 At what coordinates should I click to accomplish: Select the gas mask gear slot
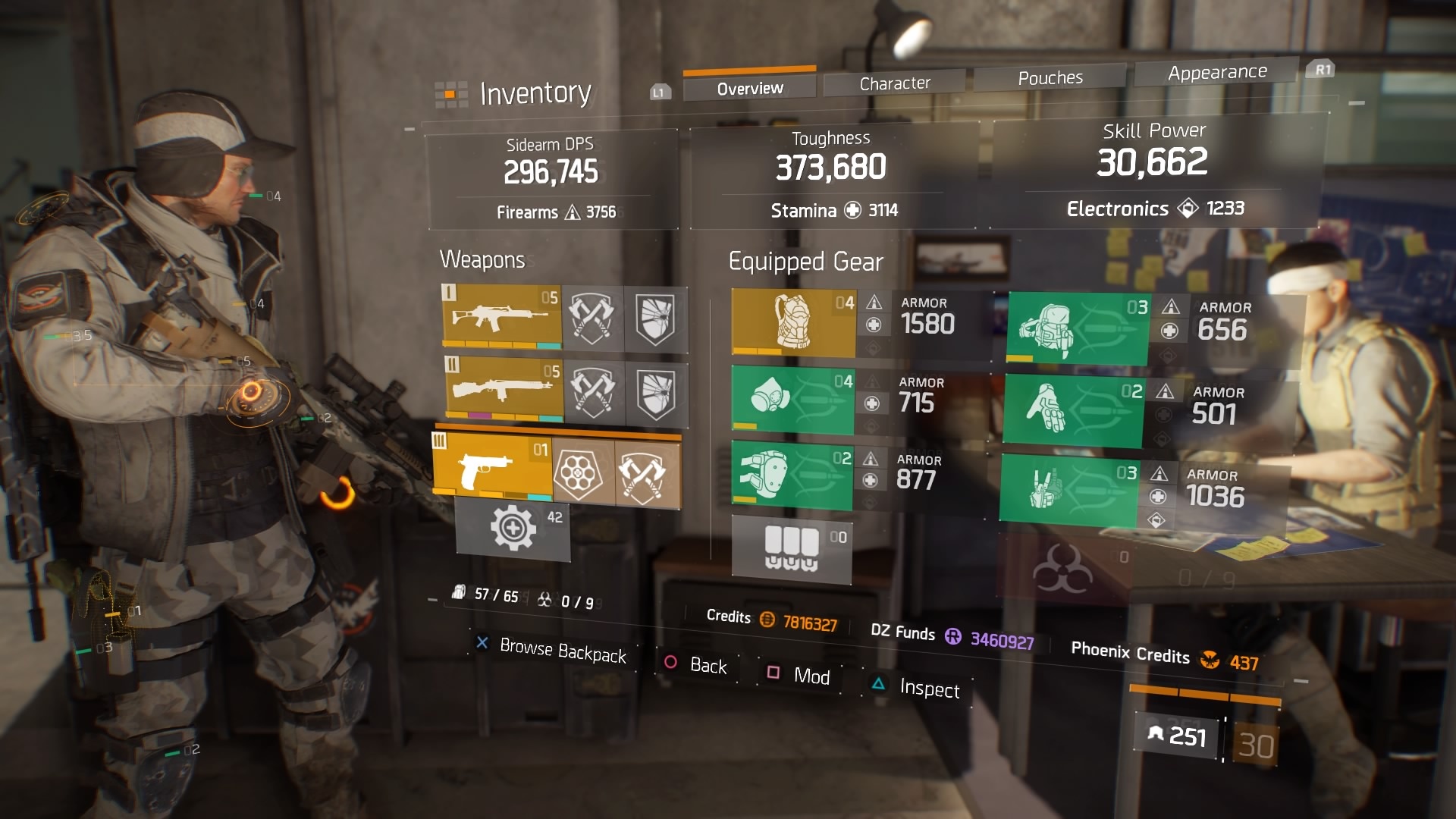pyautogui.click(x=792, y=399)
